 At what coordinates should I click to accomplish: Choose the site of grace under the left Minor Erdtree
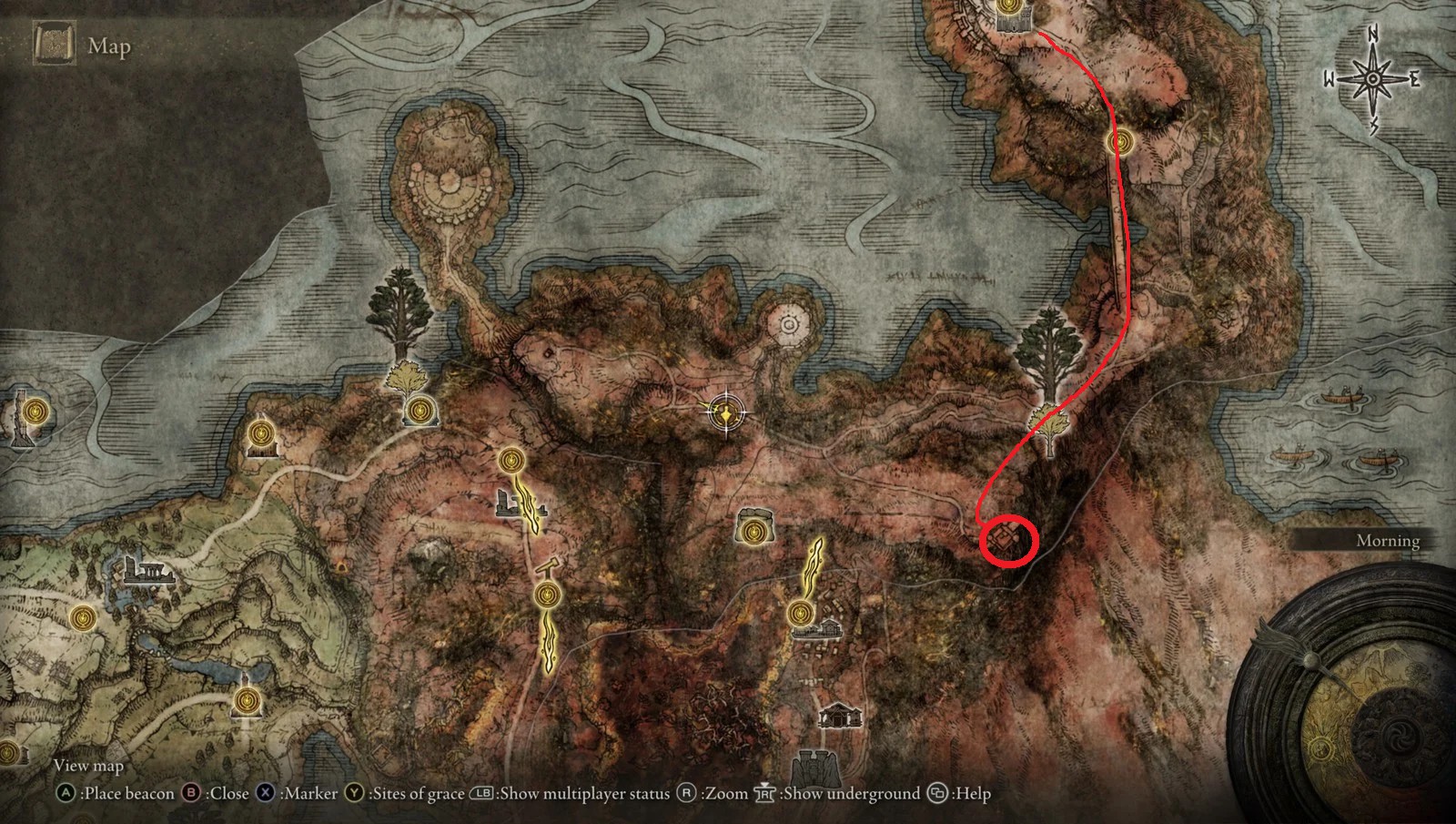coord(419,412)
